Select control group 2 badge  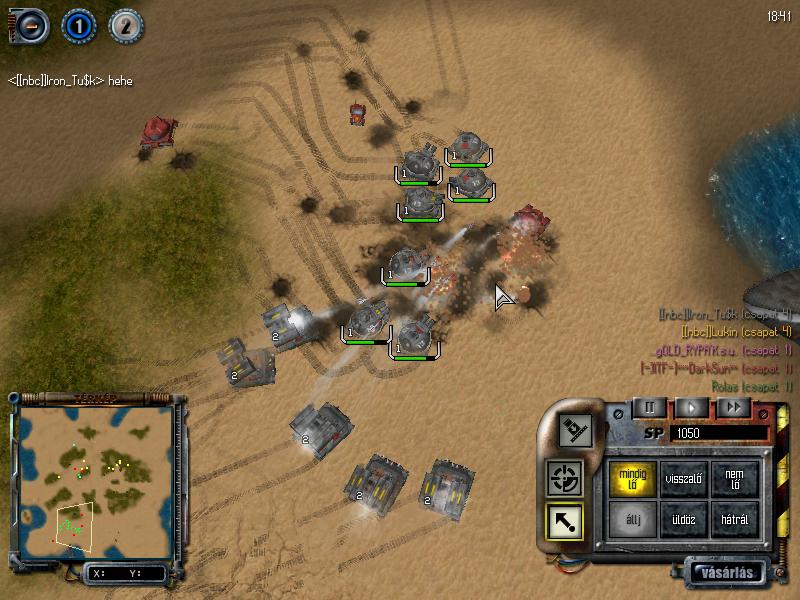125,25
